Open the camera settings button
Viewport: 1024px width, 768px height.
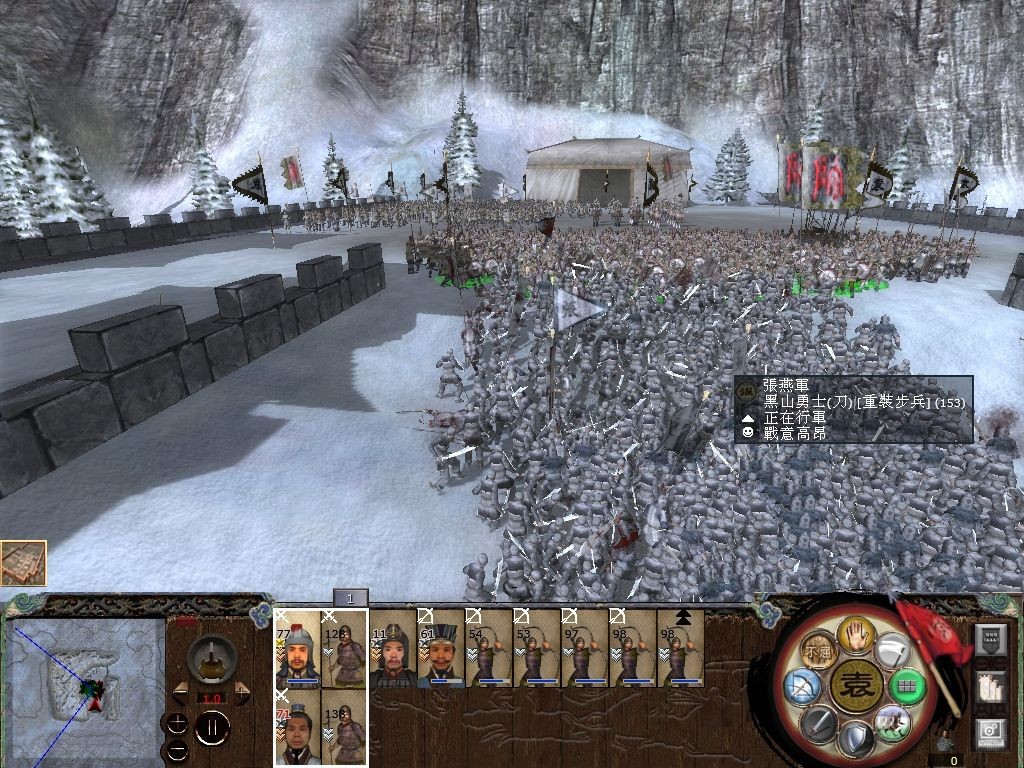pyautogui.click(x=991, y=732)
